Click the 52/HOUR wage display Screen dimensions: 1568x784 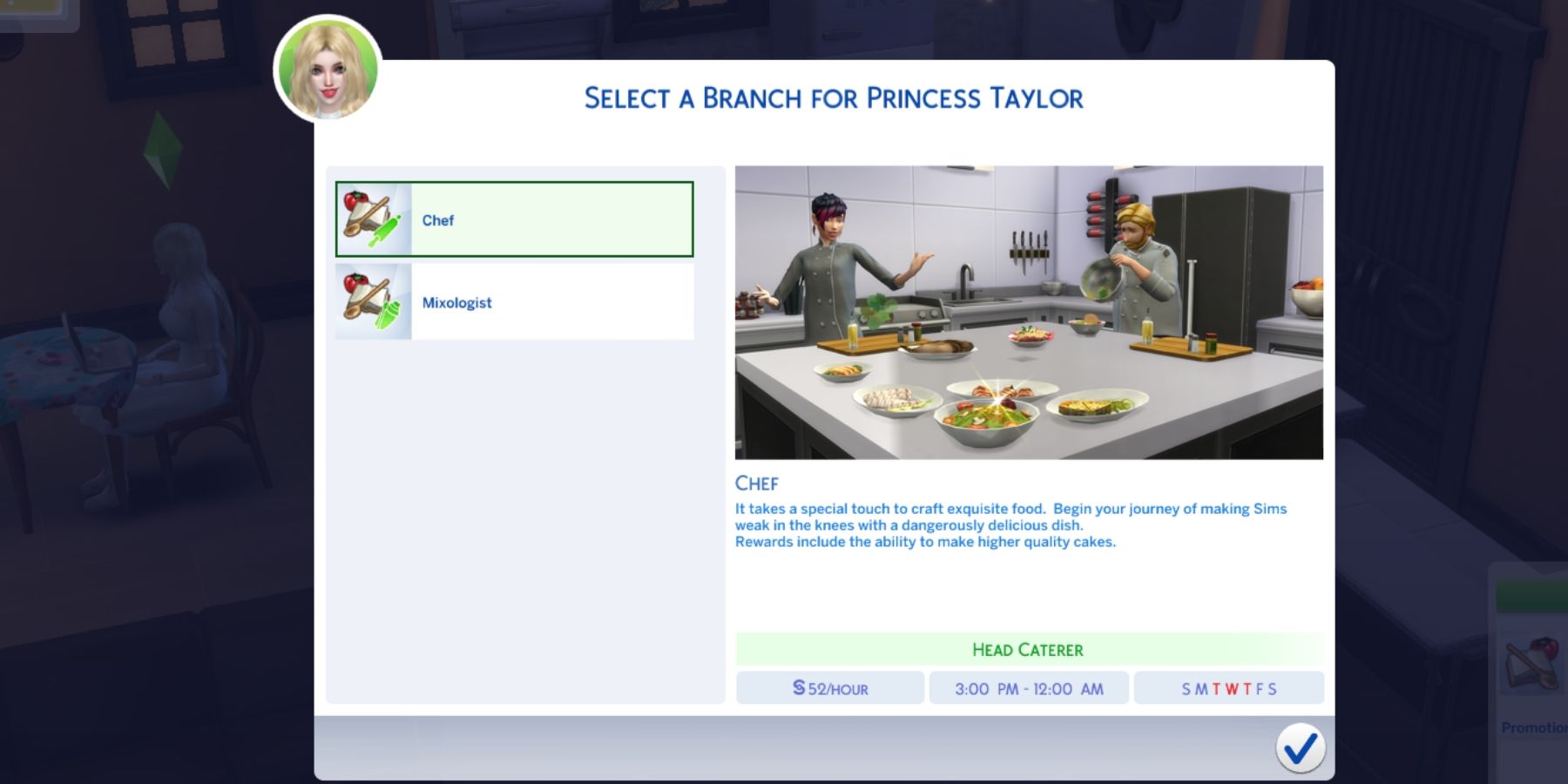(828, 688)
